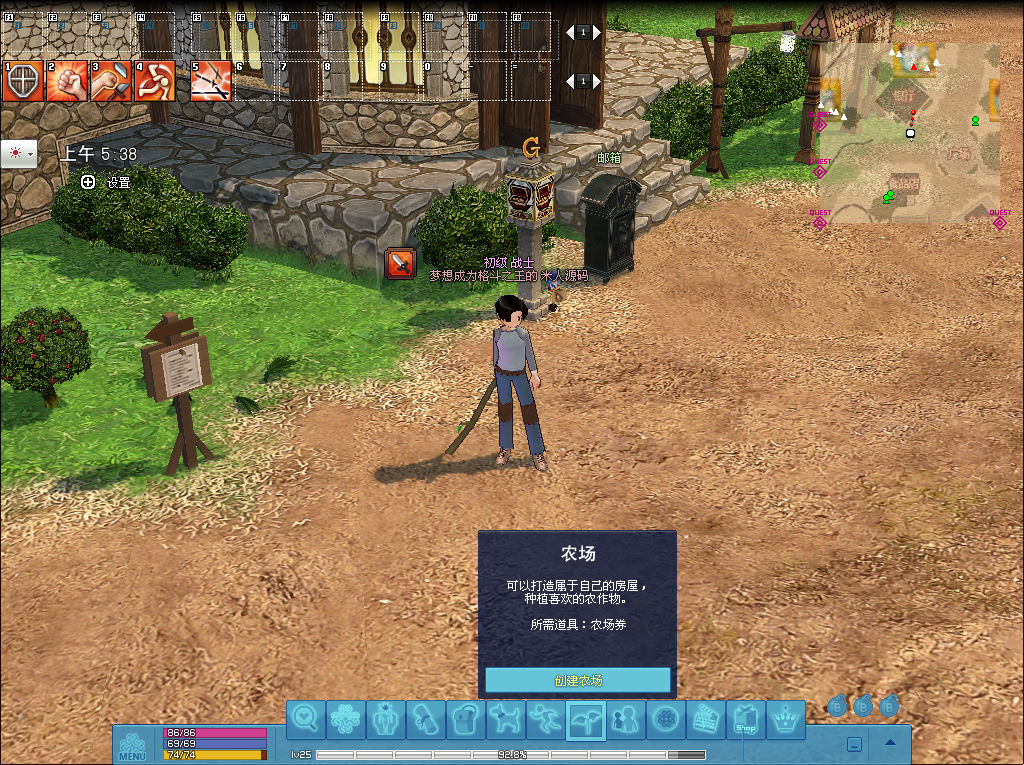
Task: Select the highlighted farm sprout icon
Action: click(585, 720)
